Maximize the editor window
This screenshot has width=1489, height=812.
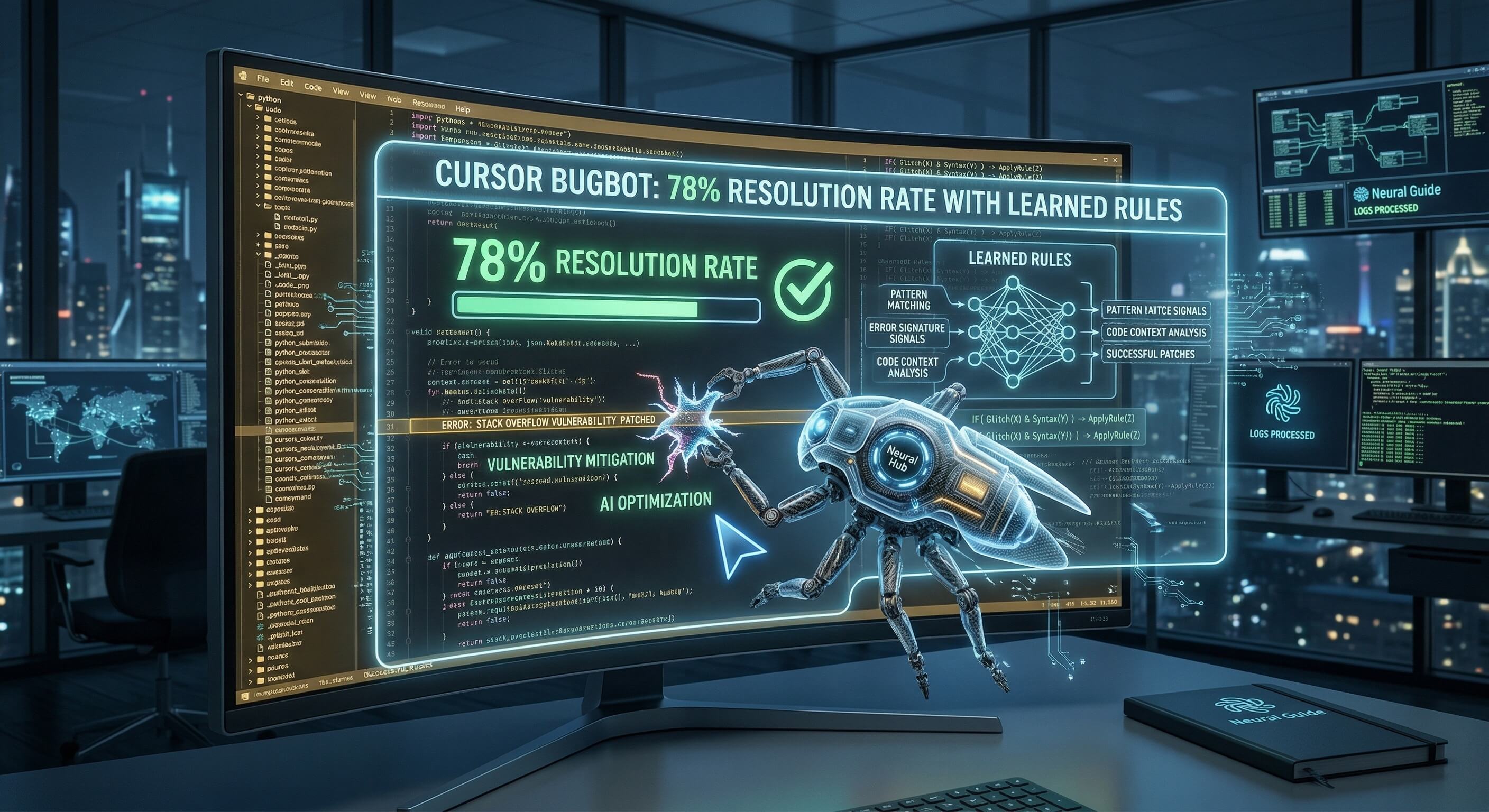tap(1105, 160)
